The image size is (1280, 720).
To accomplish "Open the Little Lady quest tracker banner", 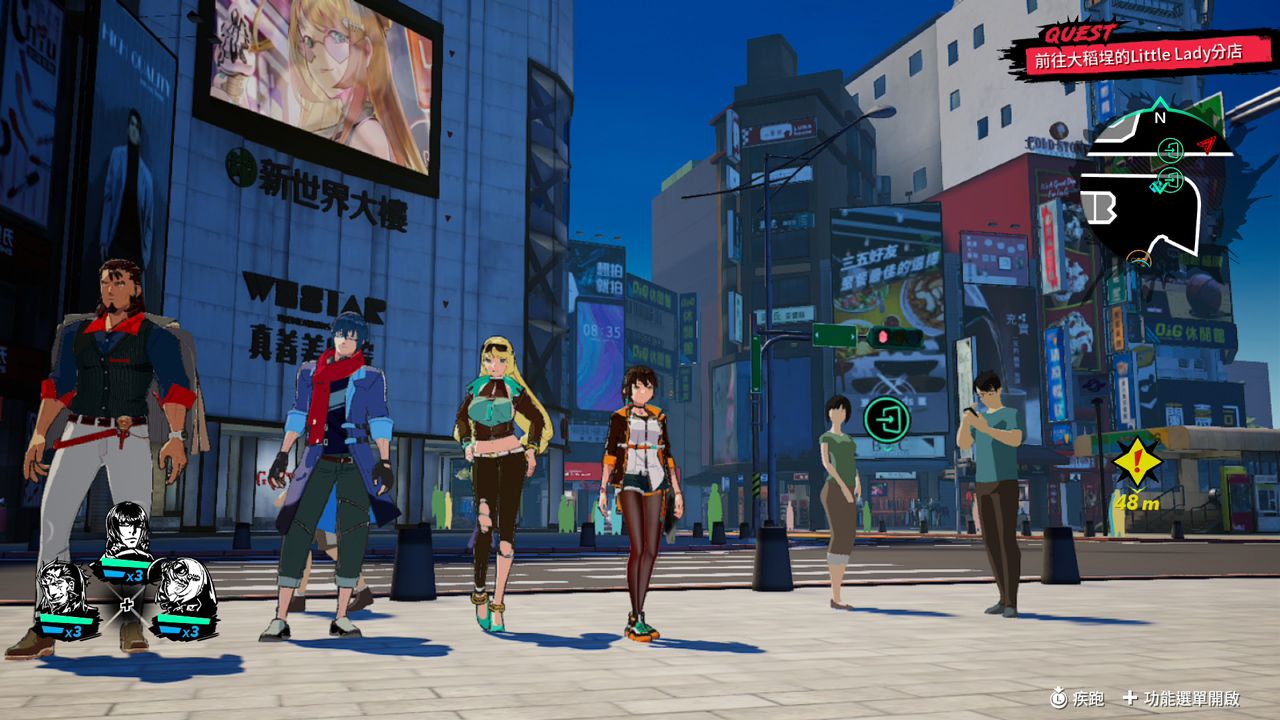I will [1135, 53].
